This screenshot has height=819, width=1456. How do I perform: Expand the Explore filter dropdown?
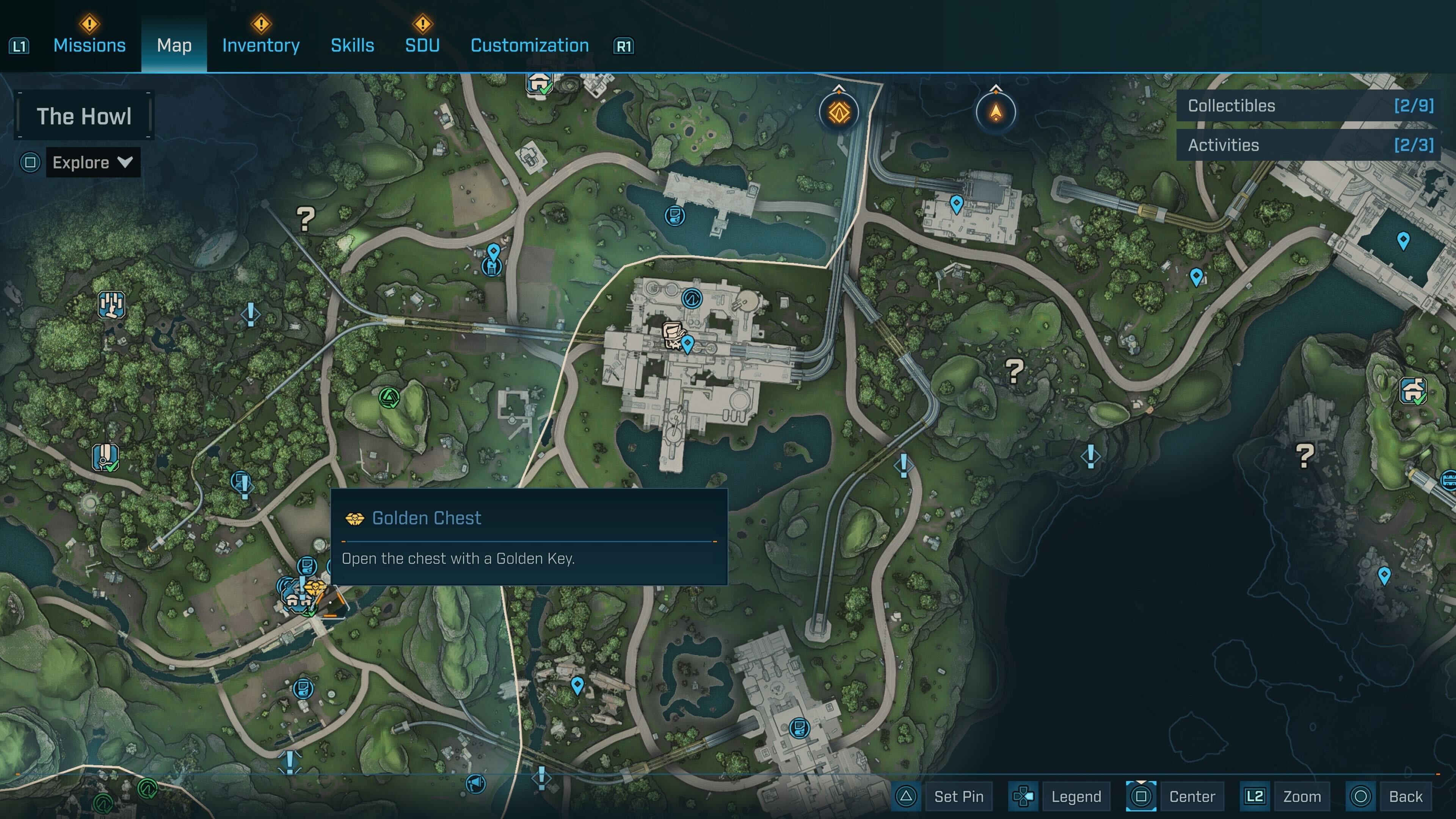(x=93, y=163)
